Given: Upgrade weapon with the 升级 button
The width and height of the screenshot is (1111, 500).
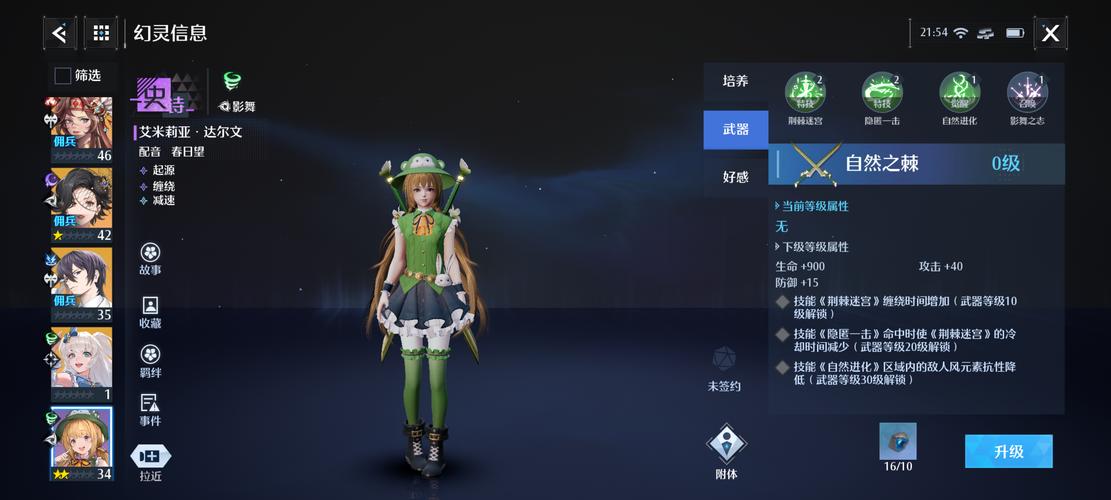Looking at the screenshot, I should pos(1008,451).
